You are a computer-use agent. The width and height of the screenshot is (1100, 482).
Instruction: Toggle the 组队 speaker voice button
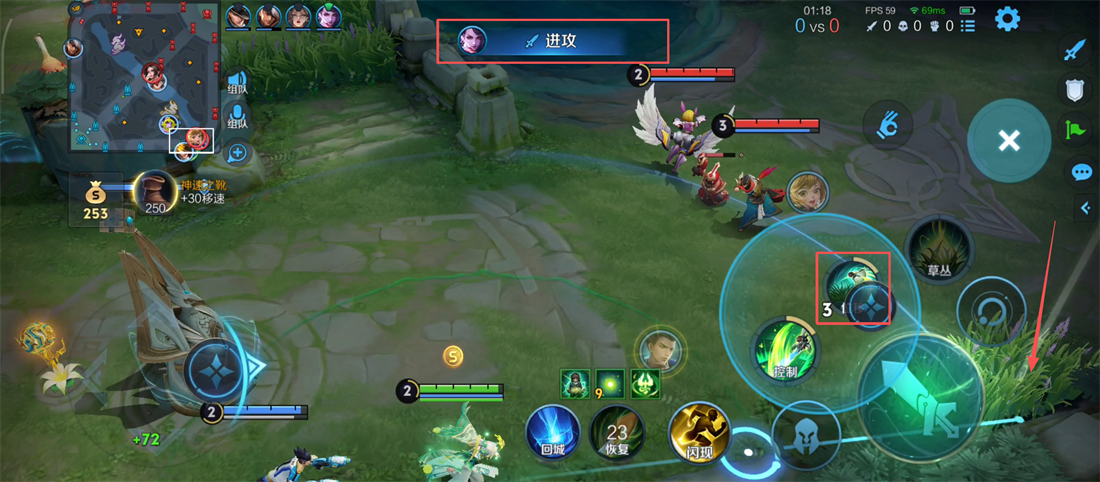[x=237, y=83]
